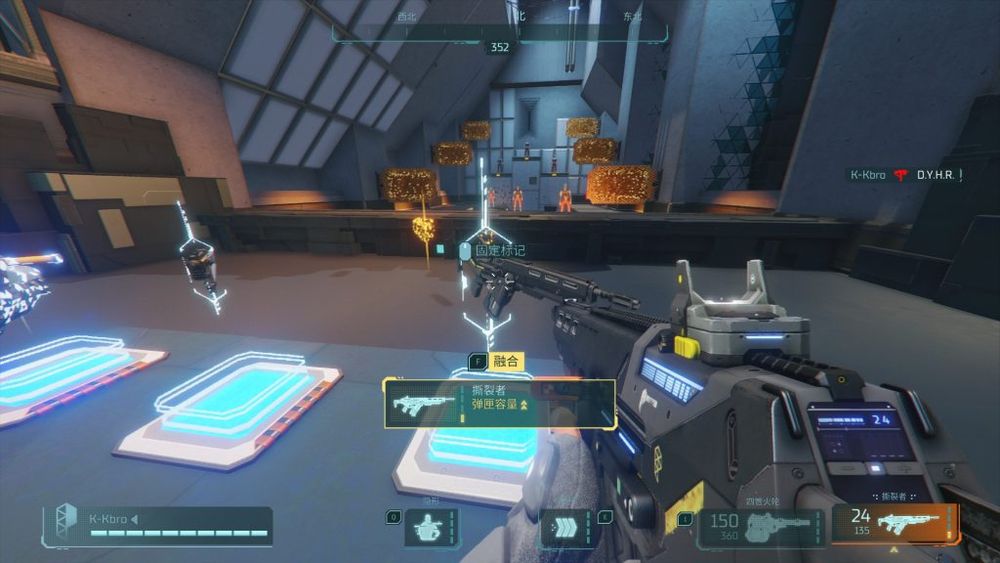Activate the triple-chevron hack ability icon
The image size is (1000, 563).
[567, 526]
